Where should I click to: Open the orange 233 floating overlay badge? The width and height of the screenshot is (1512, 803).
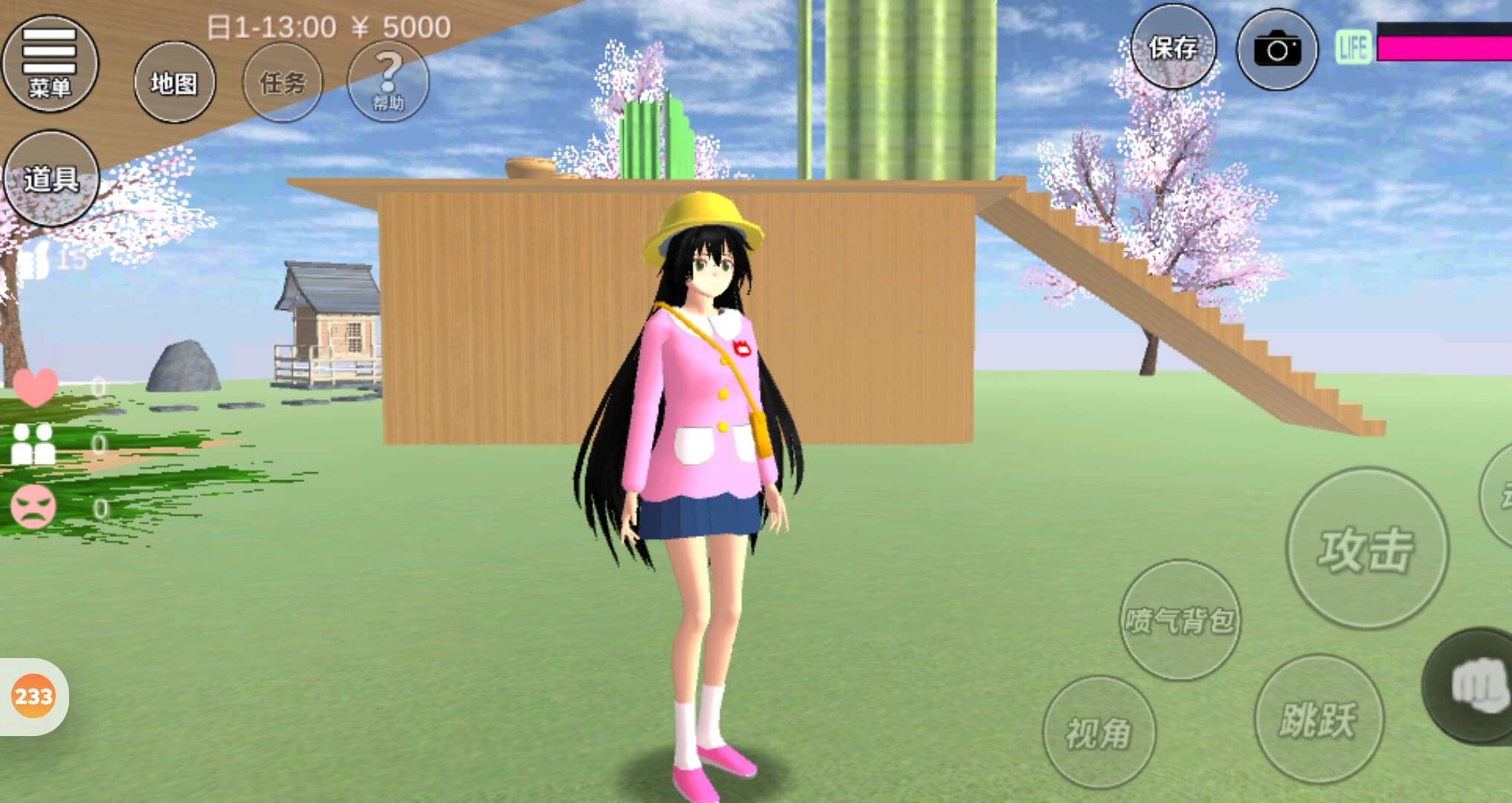33,697
